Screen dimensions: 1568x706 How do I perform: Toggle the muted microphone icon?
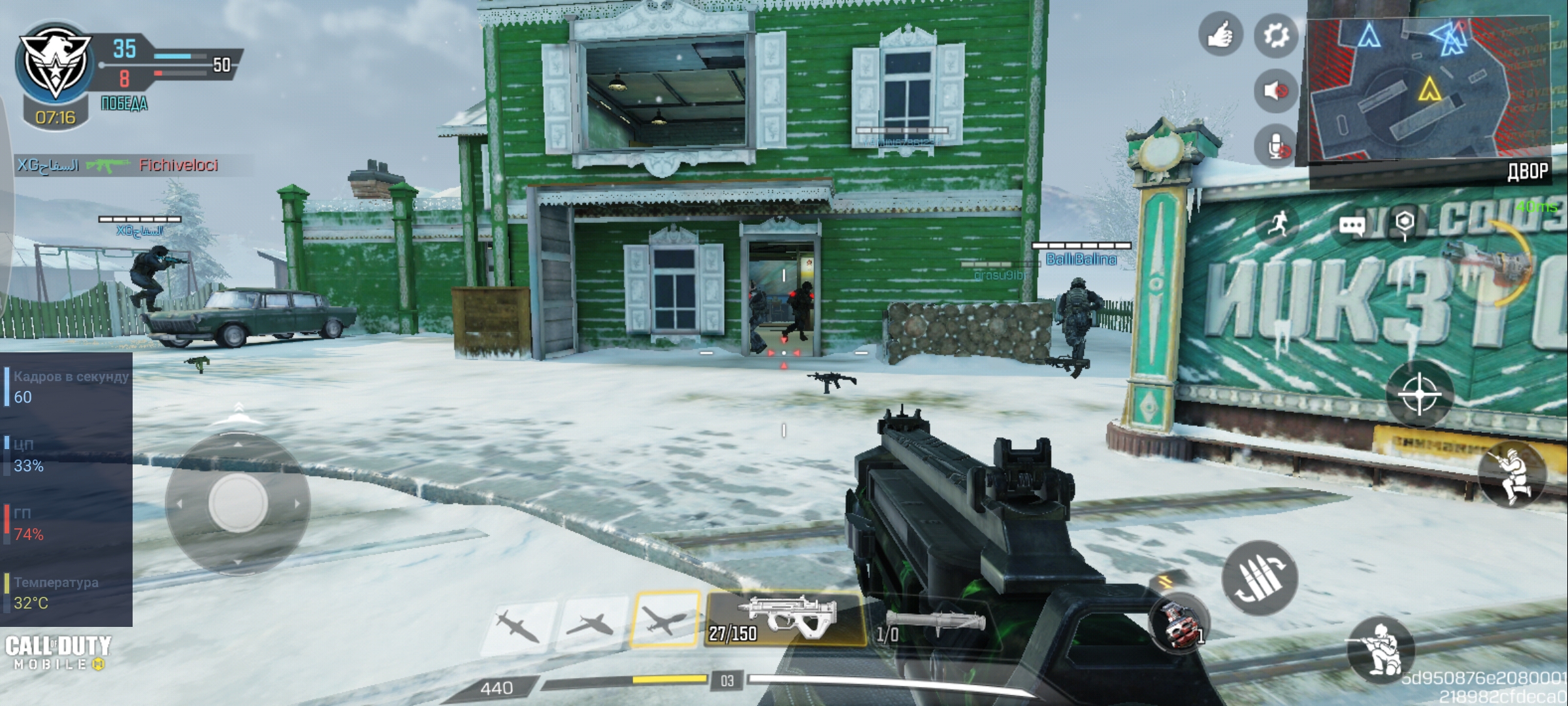[x=1275, y=146]
